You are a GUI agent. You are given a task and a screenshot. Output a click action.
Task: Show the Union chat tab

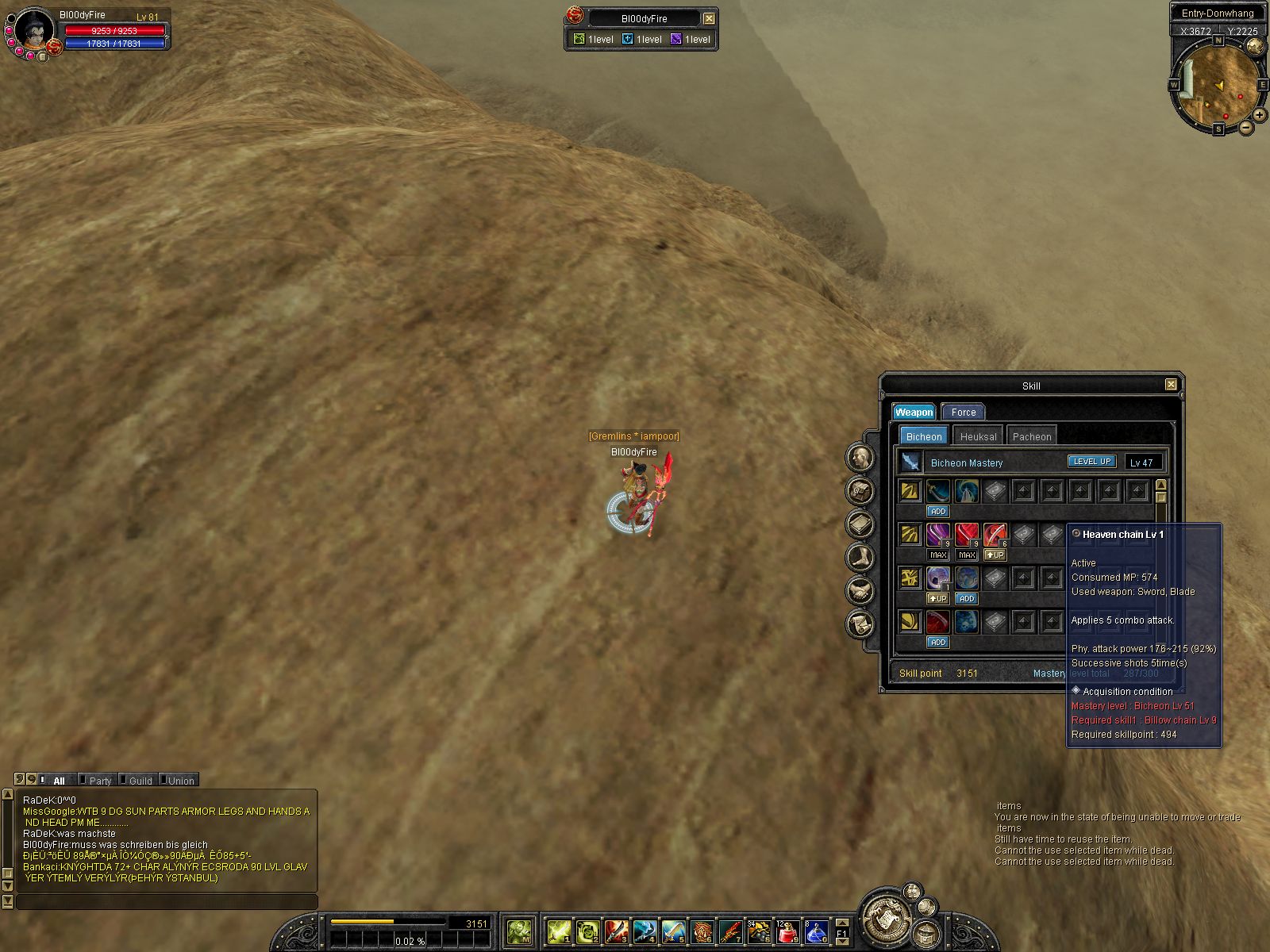(181, 781)
